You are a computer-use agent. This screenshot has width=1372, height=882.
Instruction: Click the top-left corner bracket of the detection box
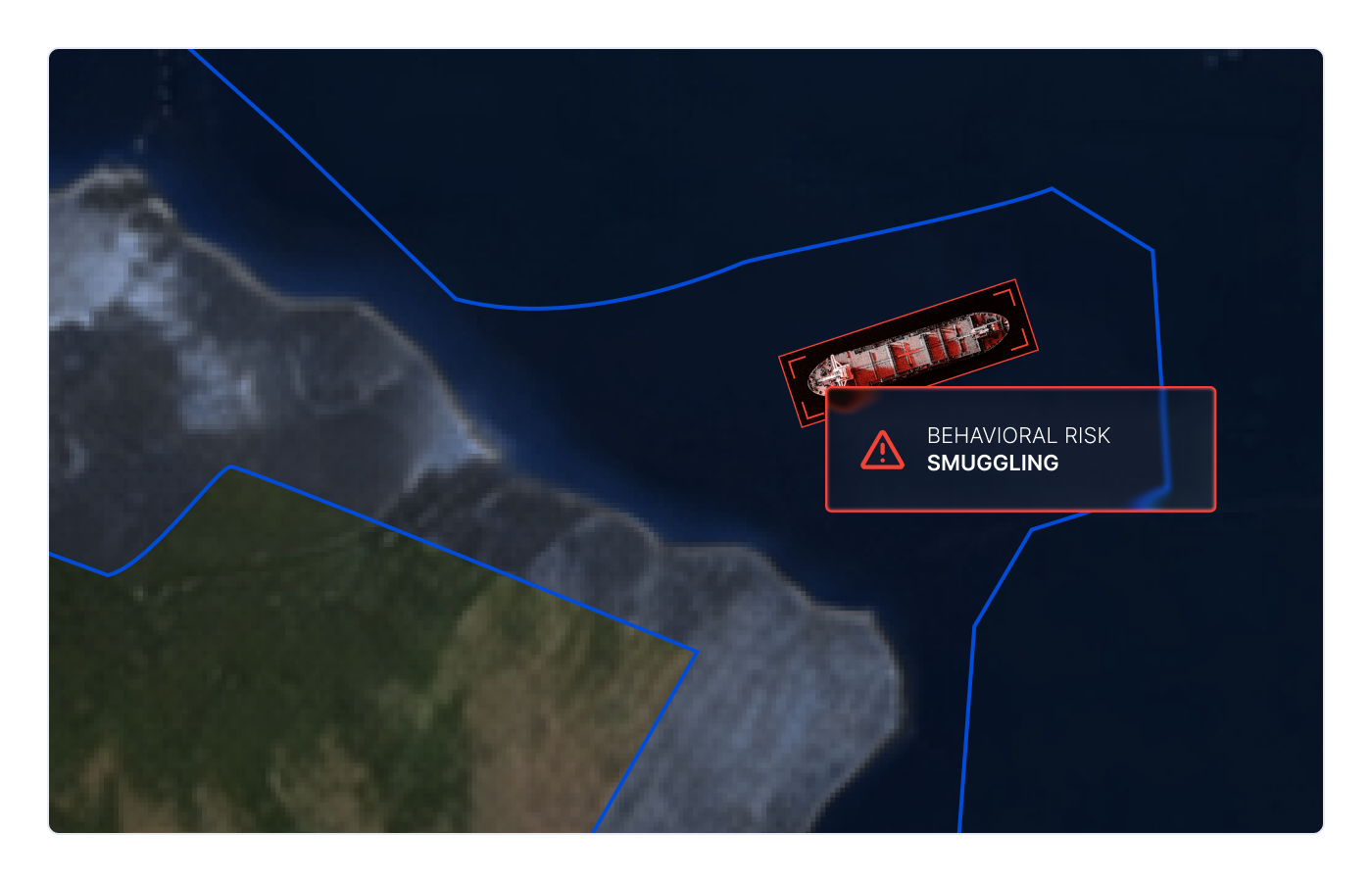(x=791, y=363)
